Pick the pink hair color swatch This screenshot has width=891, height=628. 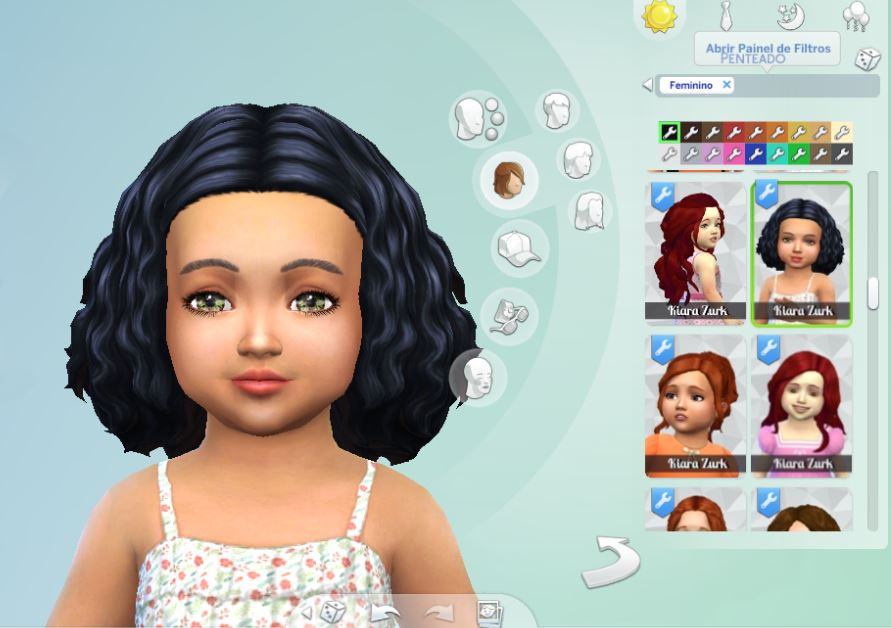point(734,154)
